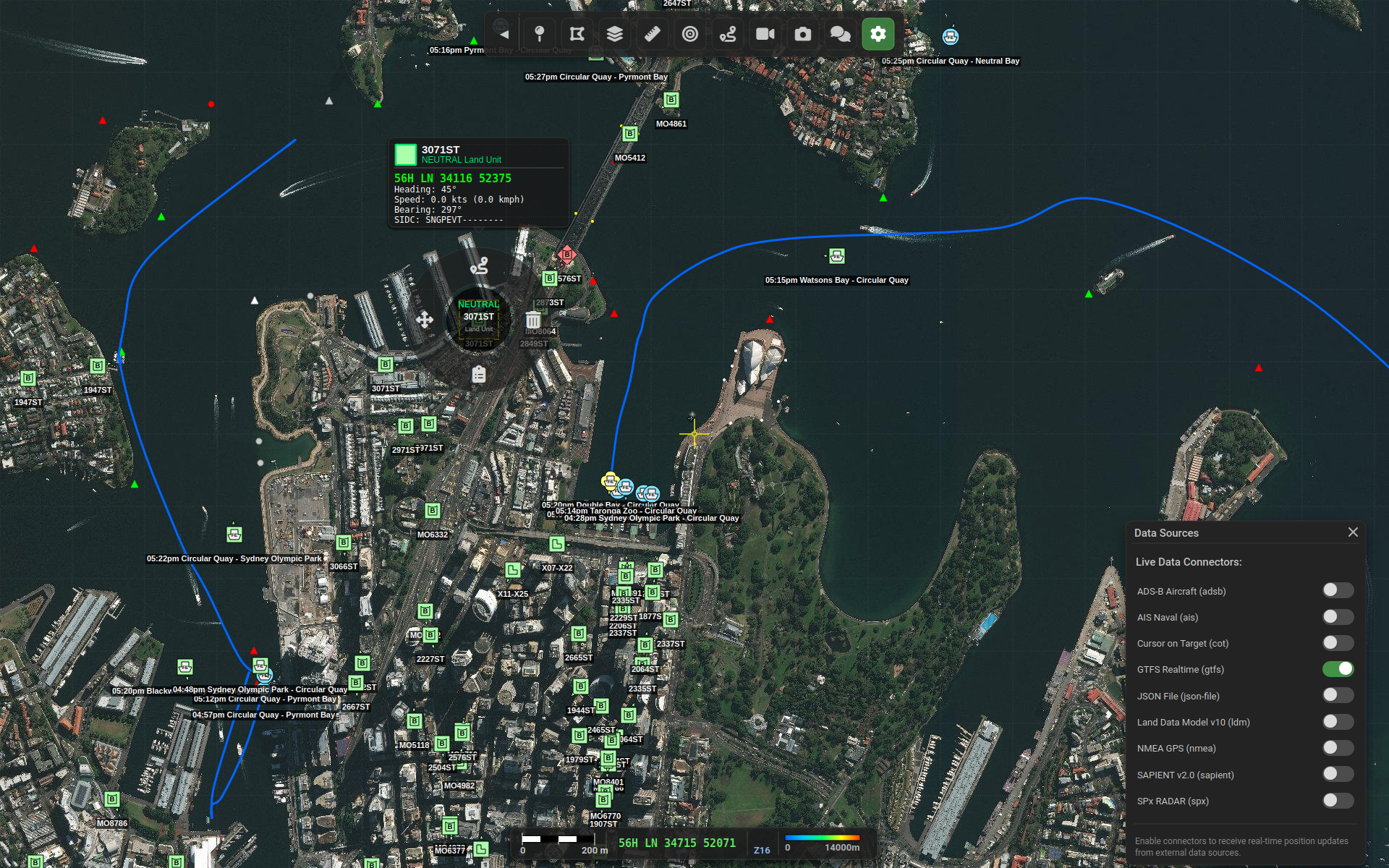Select the pin placemark tool
Image resolution: width=1389 pixels, height=868 pixels.
540,33
